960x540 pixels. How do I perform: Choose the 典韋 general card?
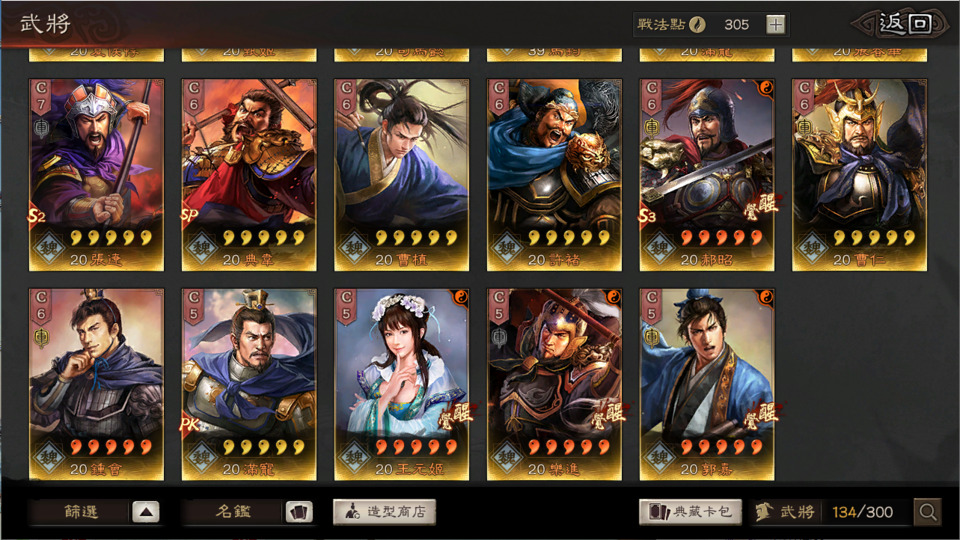pyautogui.click(x=249, y=175)
